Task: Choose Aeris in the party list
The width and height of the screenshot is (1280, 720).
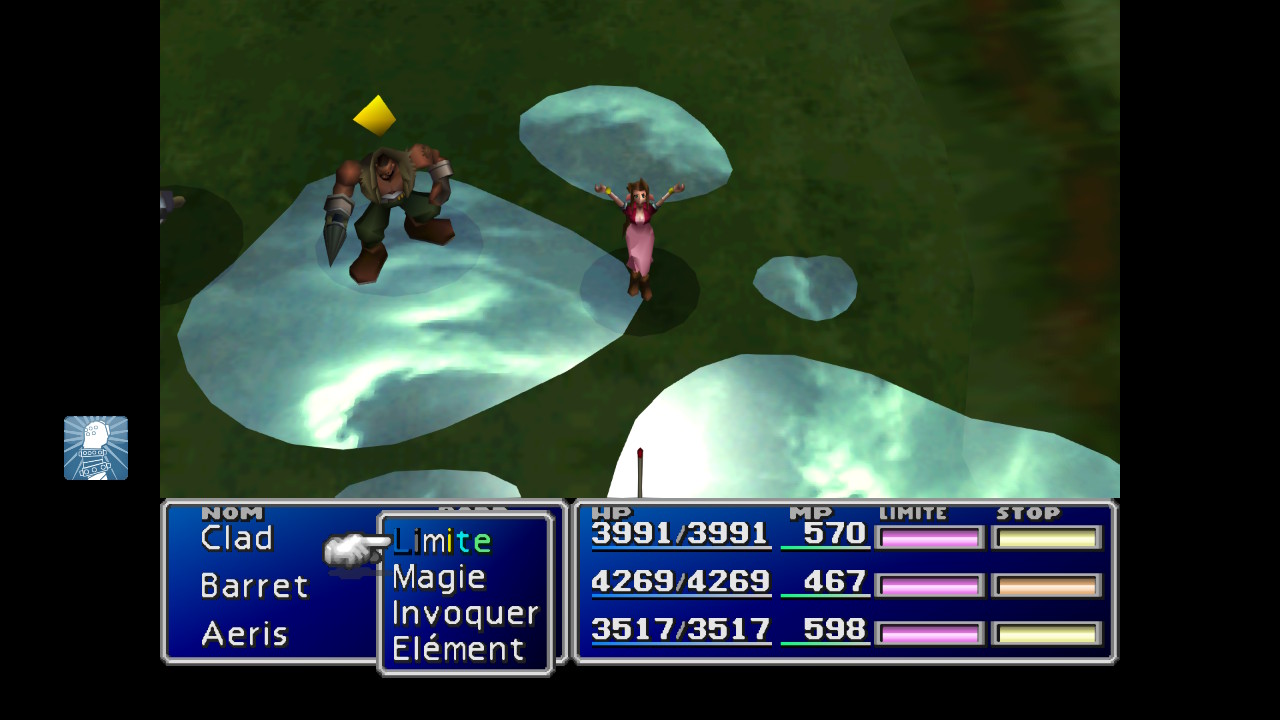Action: (244, 634)
